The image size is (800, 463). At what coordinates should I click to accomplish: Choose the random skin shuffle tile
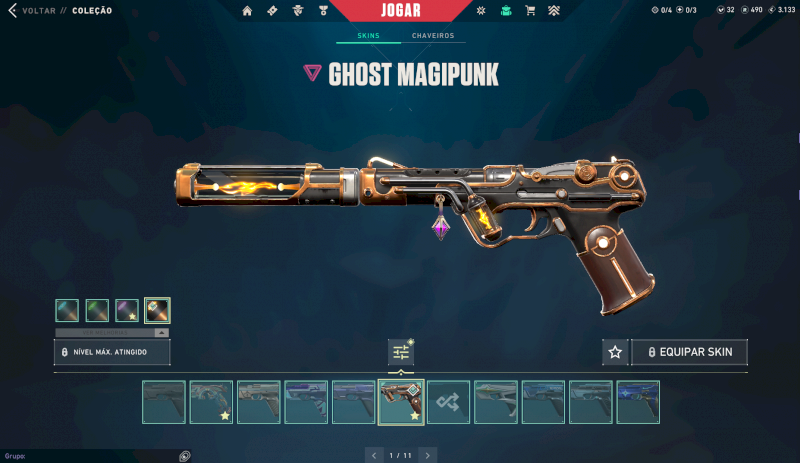tap(449, 402)
